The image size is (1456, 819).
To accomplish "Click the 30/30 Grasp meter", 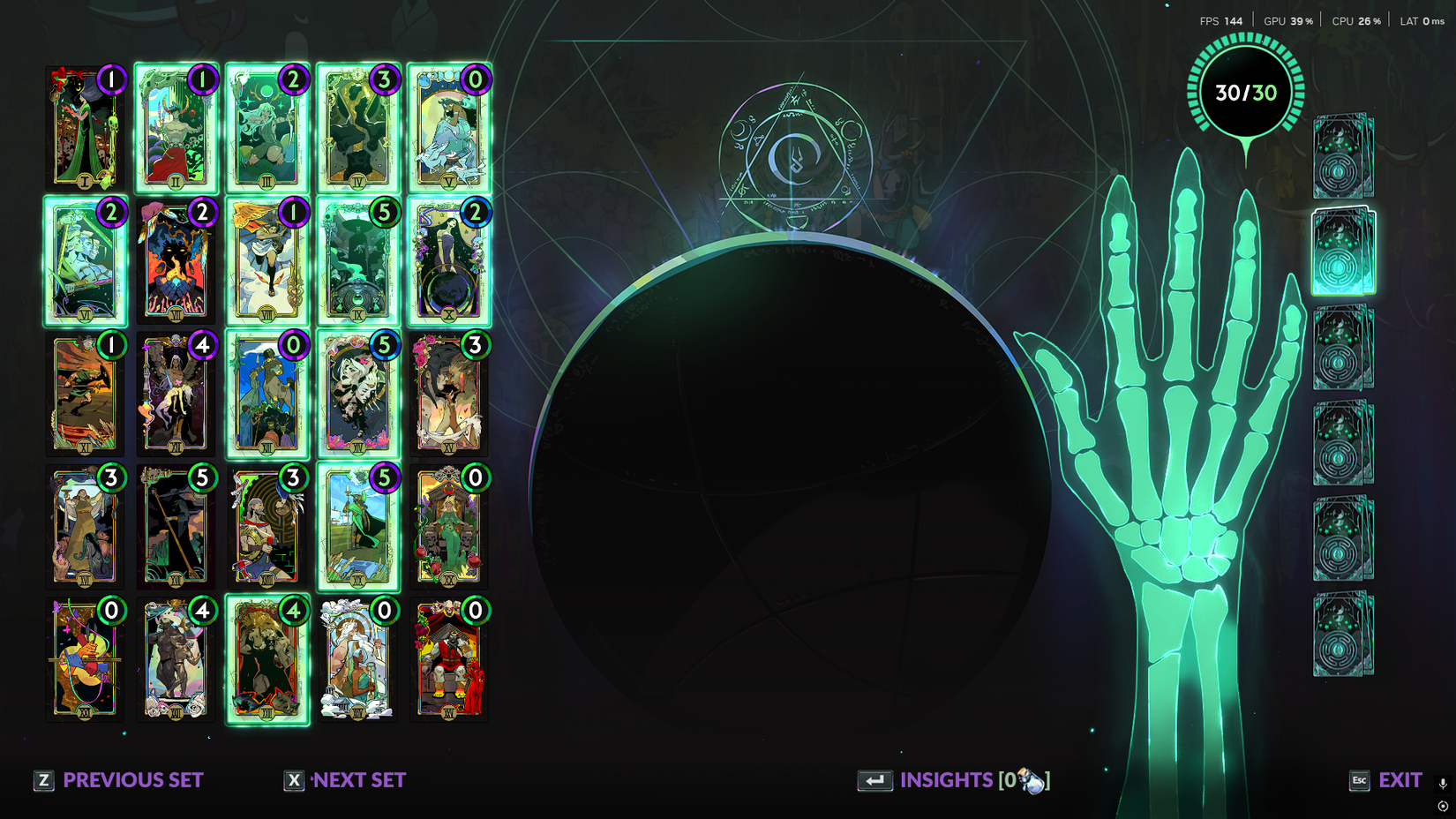I will pos(1244,89).
